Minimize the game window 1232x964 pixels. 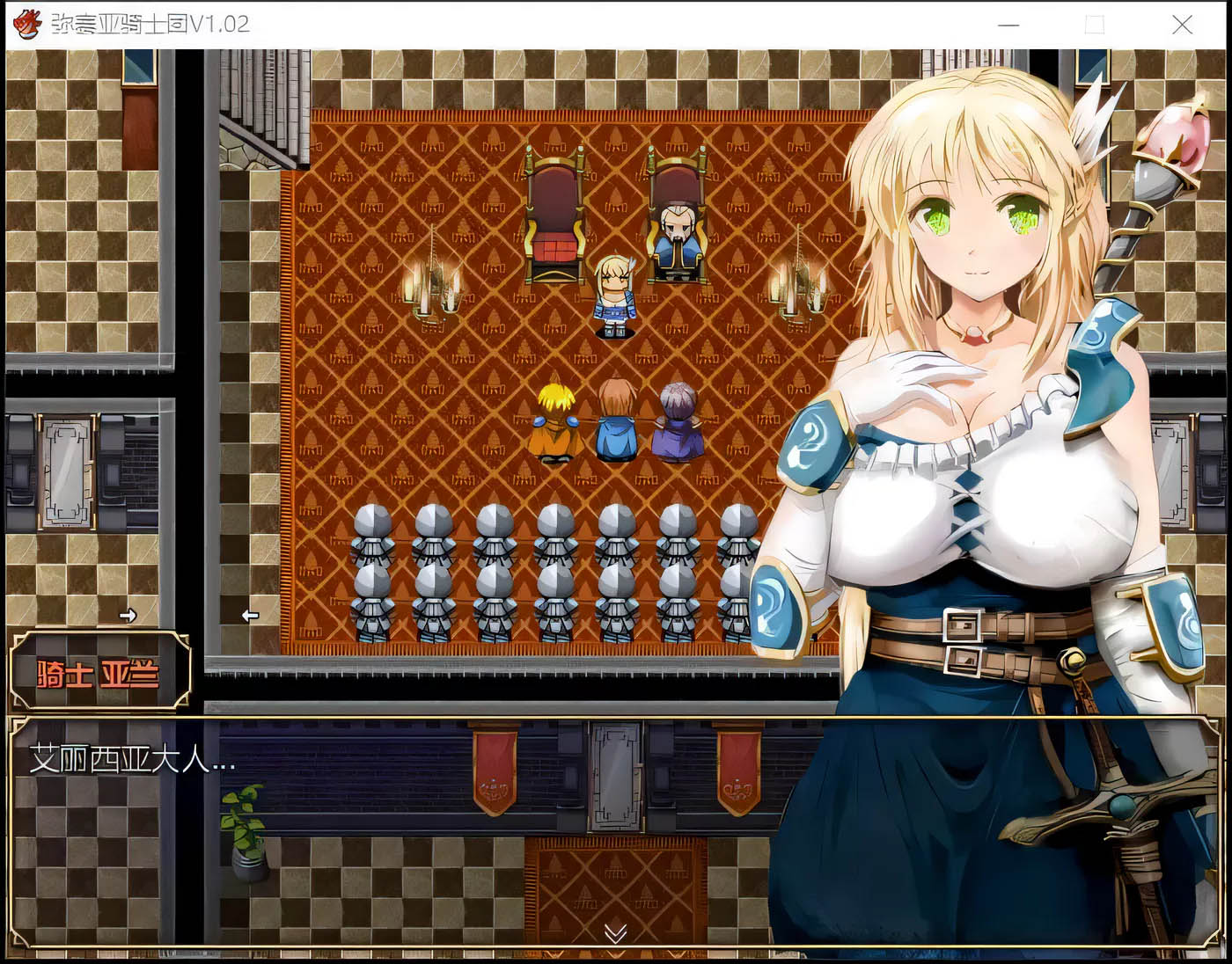[1008, 25]
